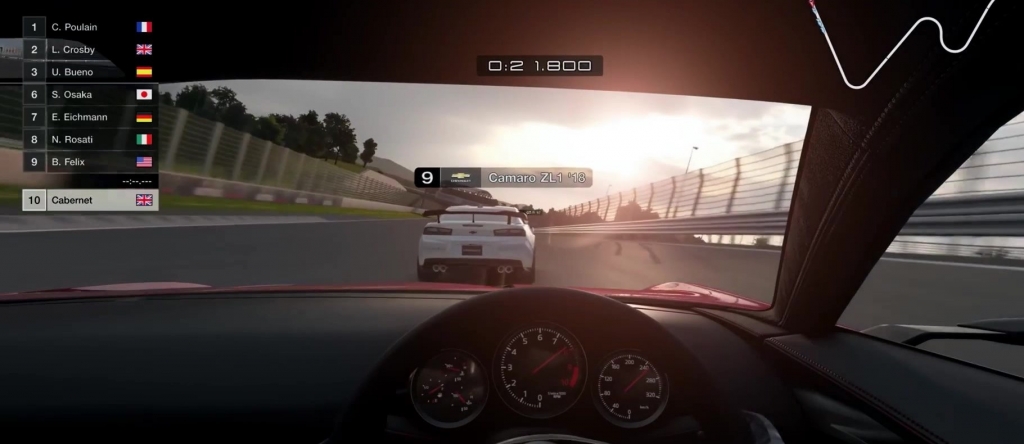Click E. Eichmann's position entry
This screenshot has width=1024, height=444.
pos(90,117)
